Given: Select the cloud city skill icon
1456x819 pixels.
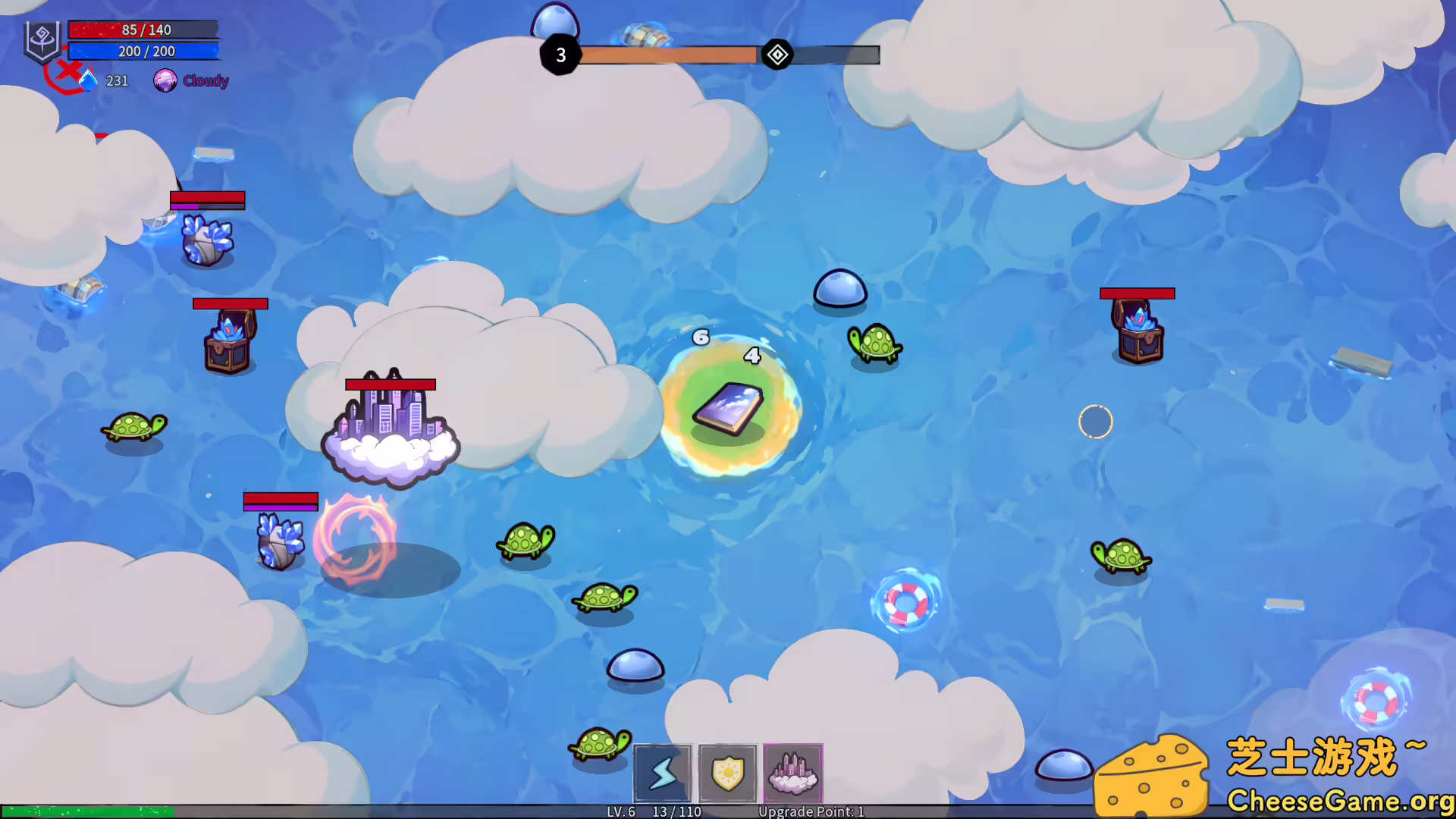Looking at the screenshot, I should (x=793, y=773).
